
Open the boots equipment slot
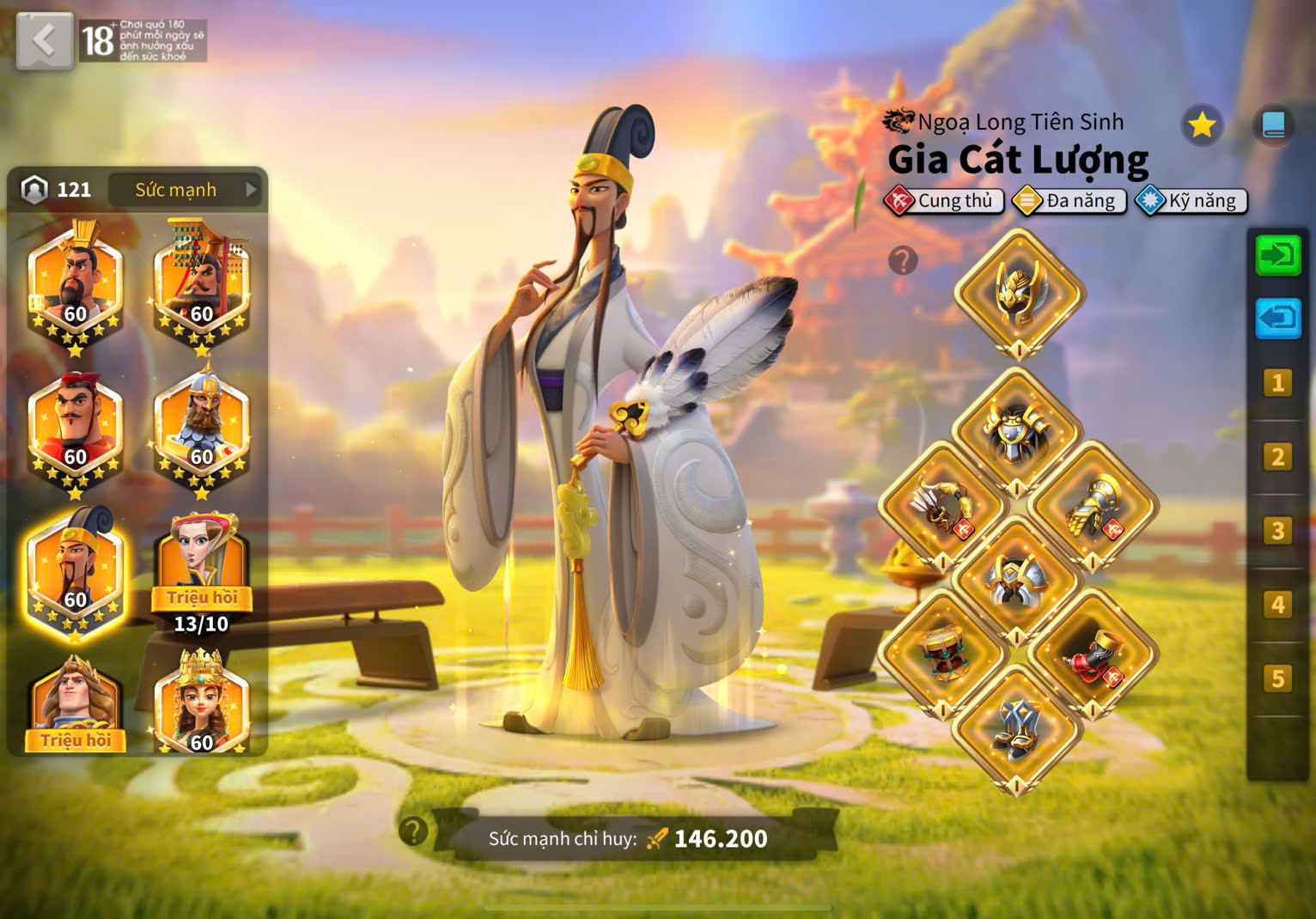tap(1017, 730)
